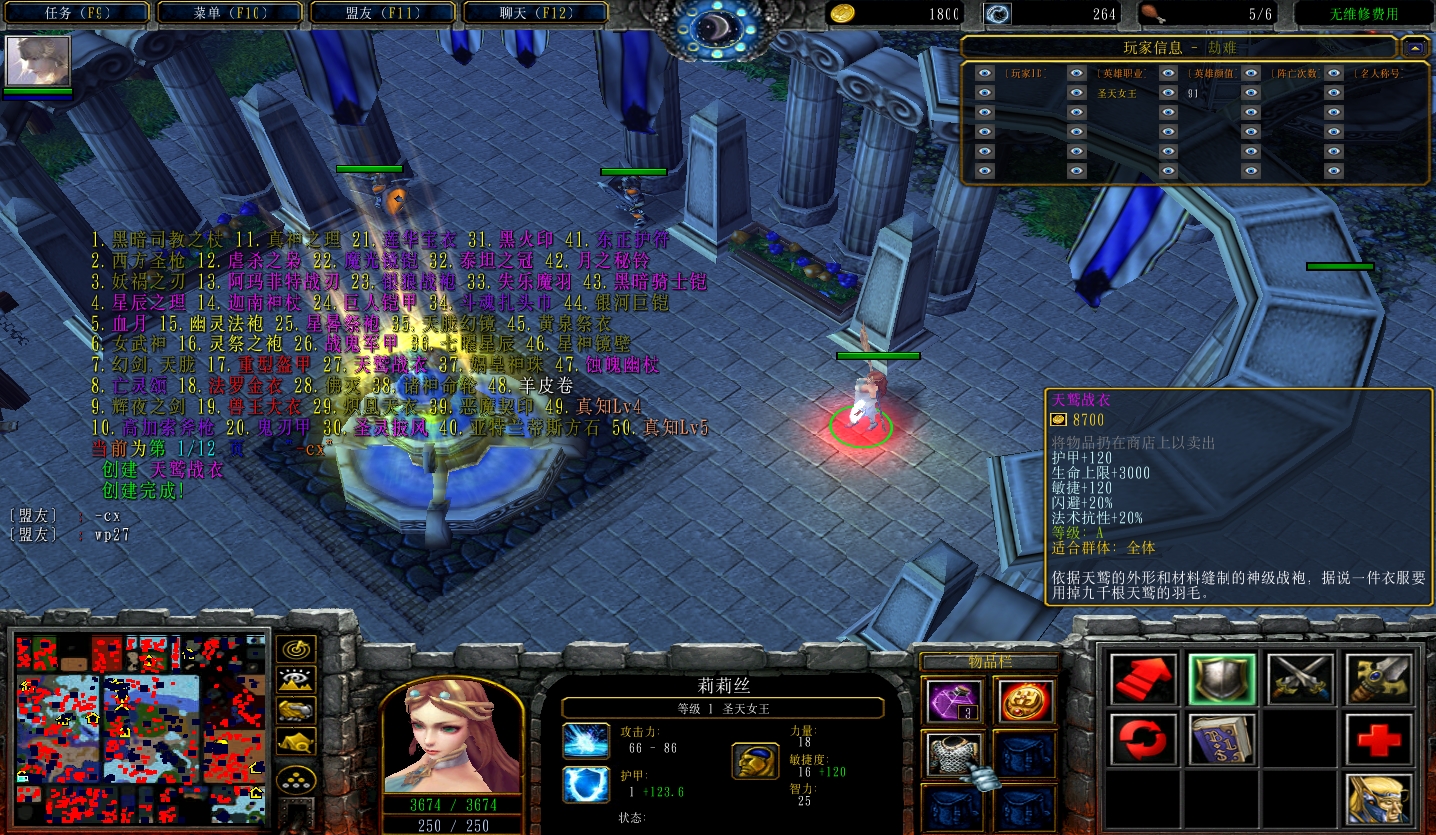Viewport: 1436px width, 835px height.
Task: Collapse the 玩家信息 player info board
Action: [x=1414, y=47]
